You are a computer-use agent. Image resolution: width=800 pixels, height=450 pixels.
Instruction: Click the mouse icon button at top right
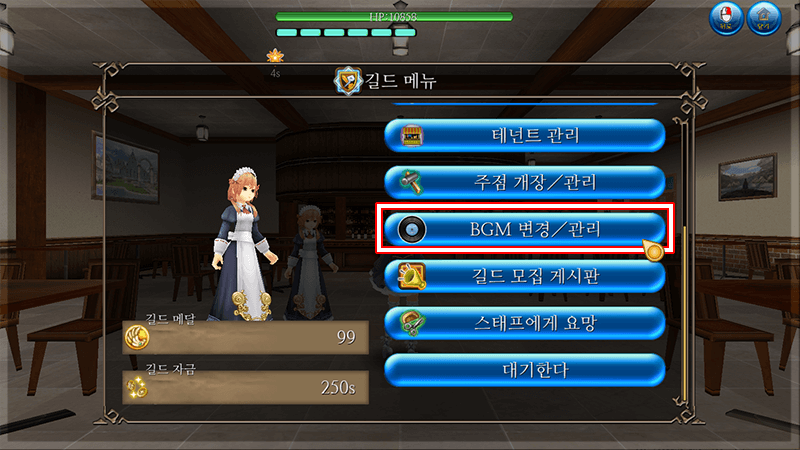[724, 19]
